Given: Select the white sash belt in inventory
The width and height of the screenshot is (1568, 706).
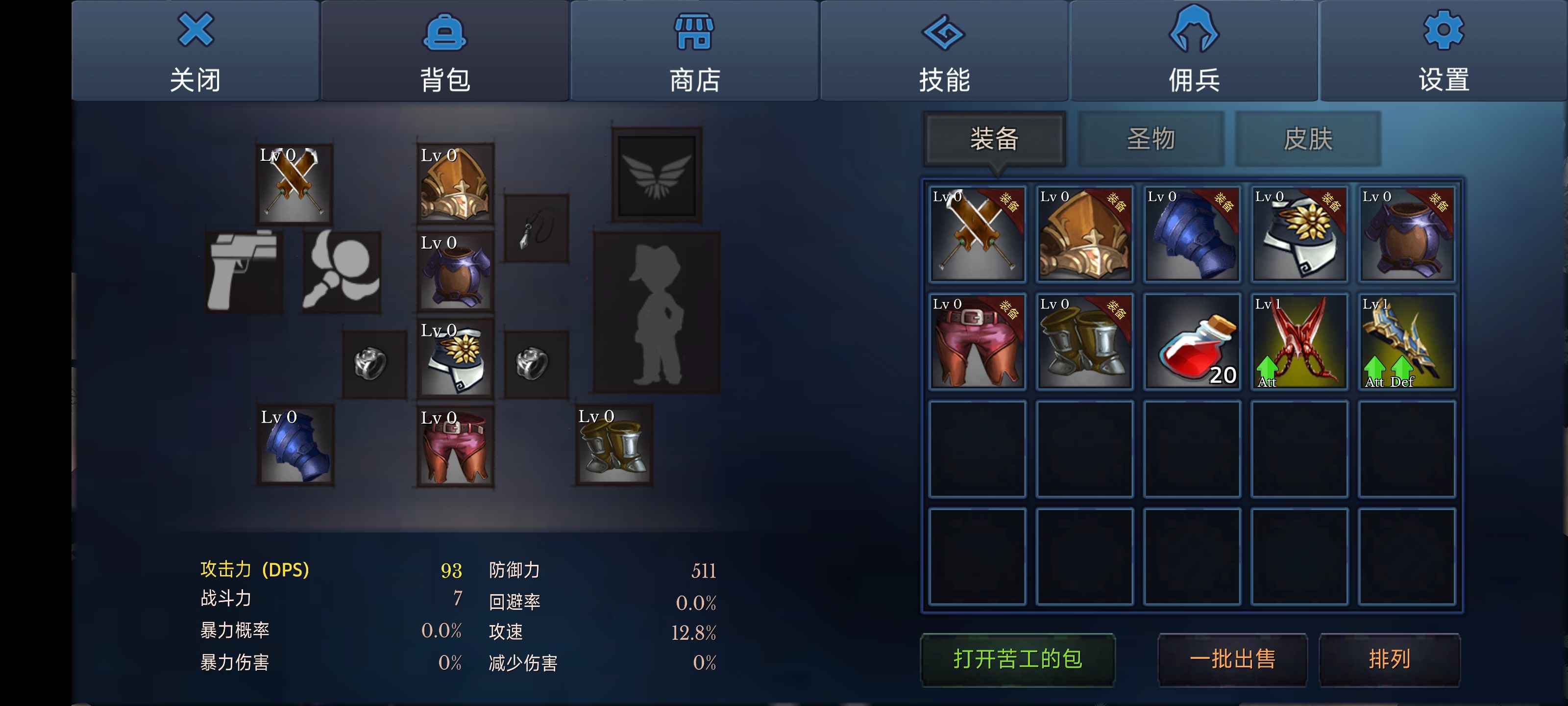Looking at the screenshot, I should click(x=1299, y=234).
